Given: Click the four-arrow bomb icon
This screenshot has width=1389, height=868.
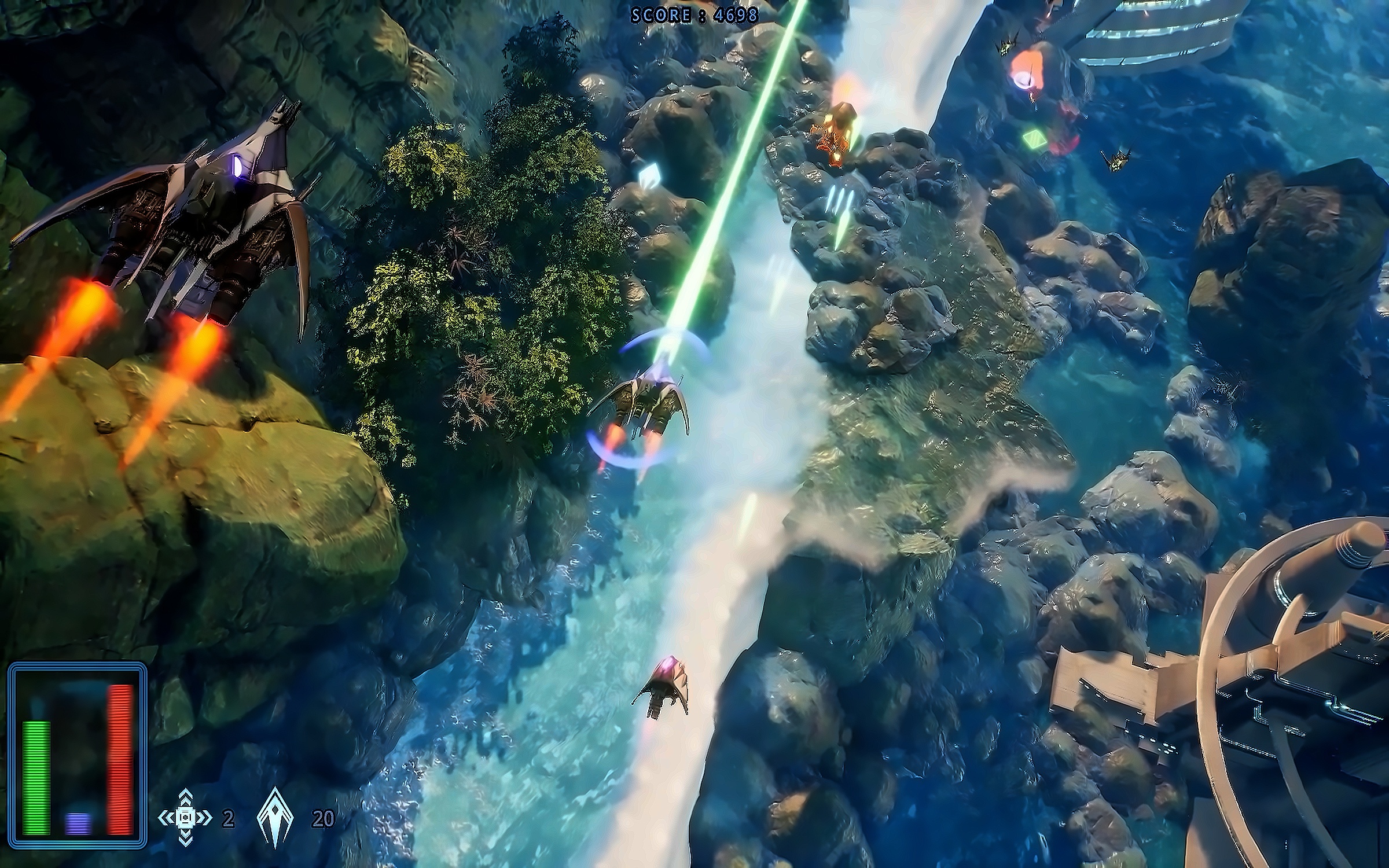Looking at the screenshot, I should click(x=185, y=818).
